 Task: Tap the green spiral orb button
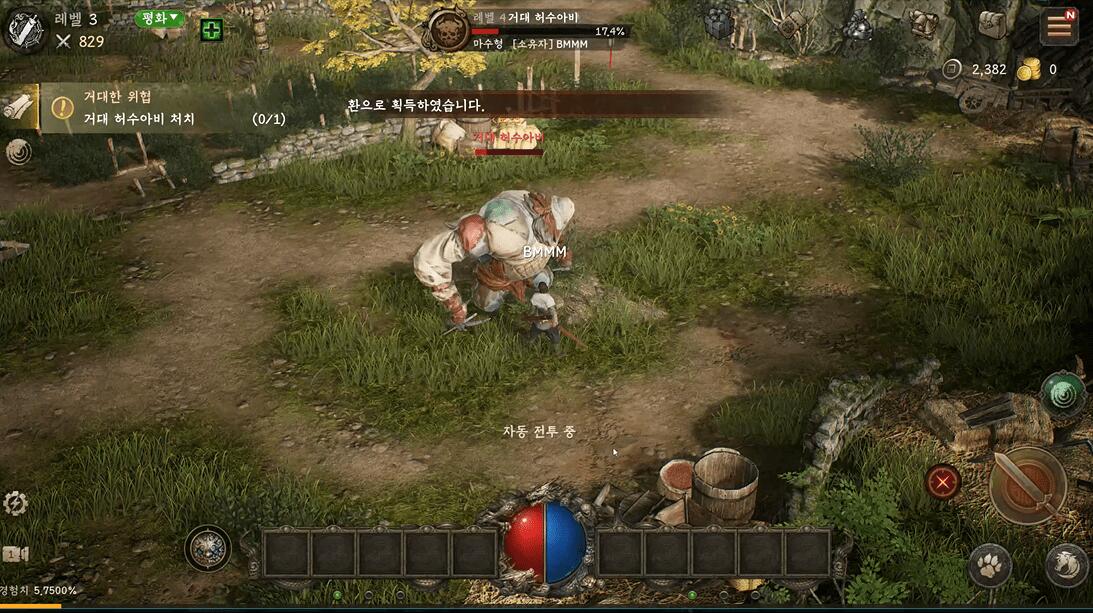click(1062, 393)
